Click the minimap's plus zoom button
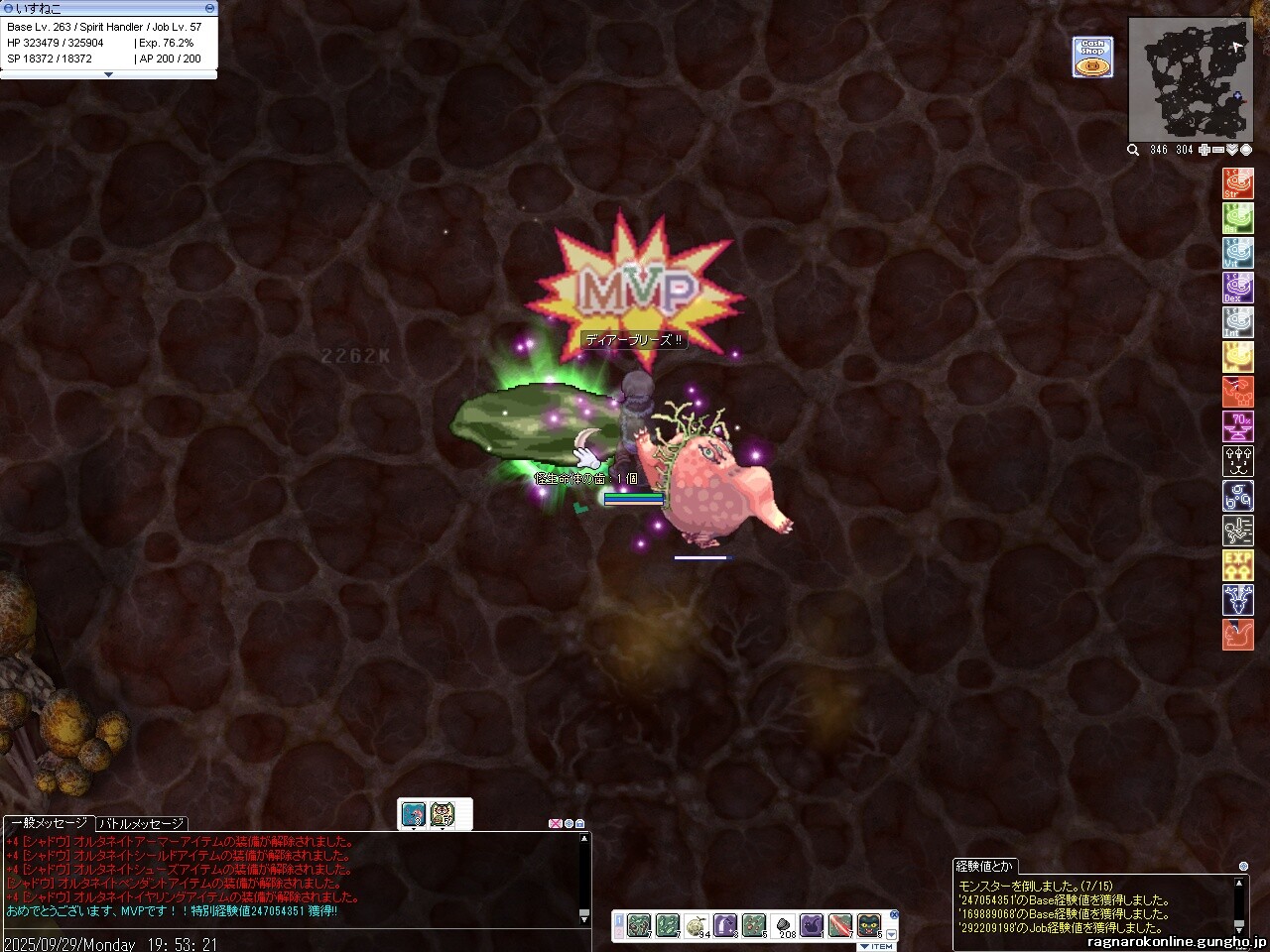This screenshot has height=952, width=1270. click(1205, 150)
